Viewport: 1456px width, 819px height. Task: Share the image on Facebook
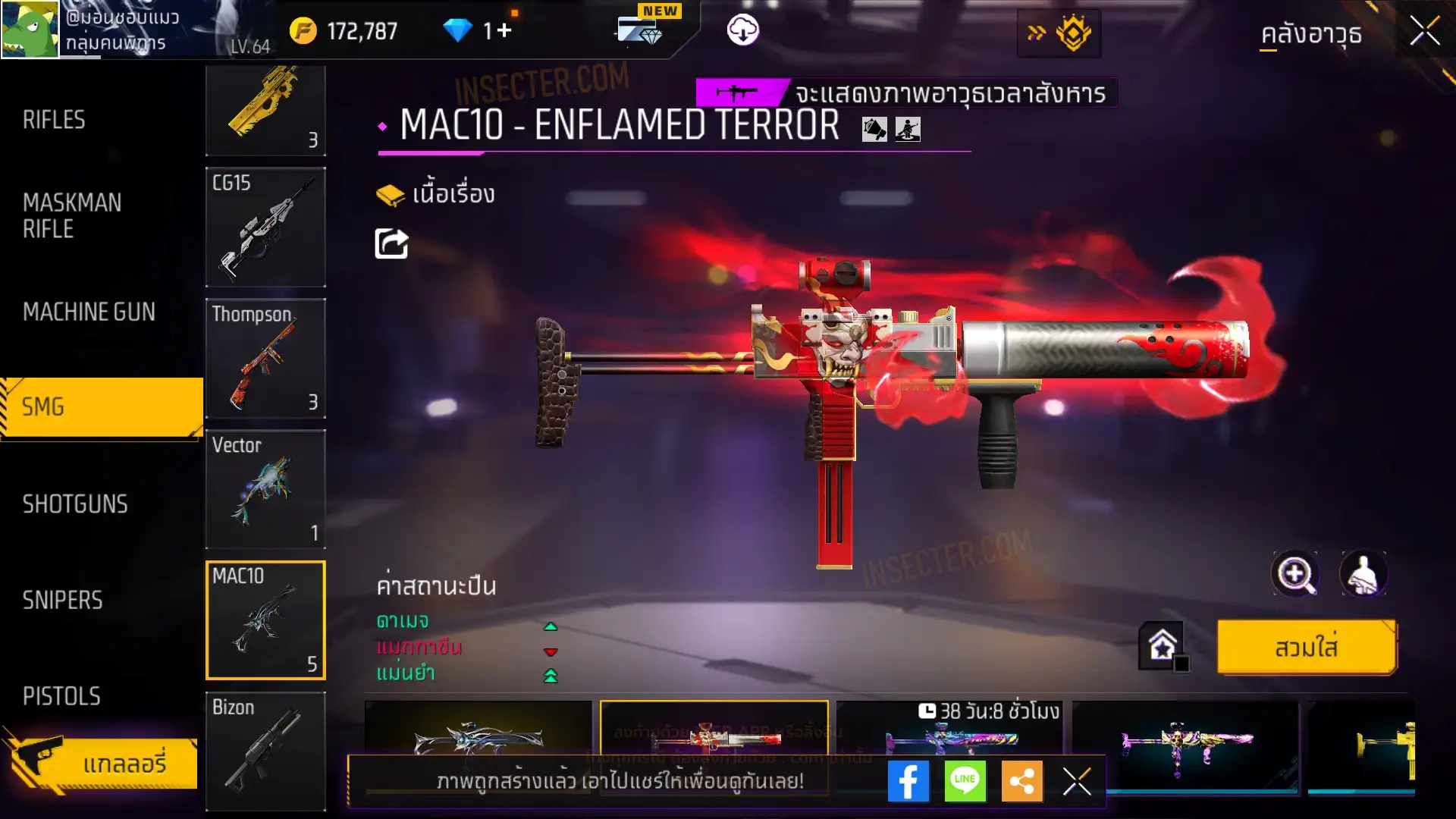point(908,781)
